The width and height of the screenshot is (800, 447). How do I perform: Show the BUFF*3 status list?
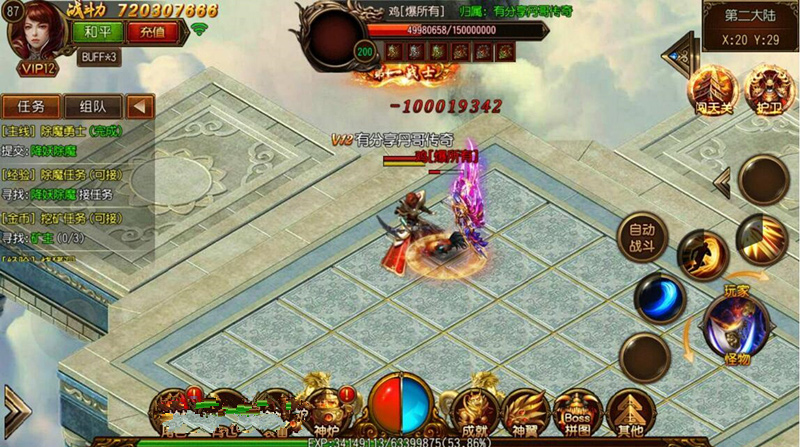click(99, 57)
